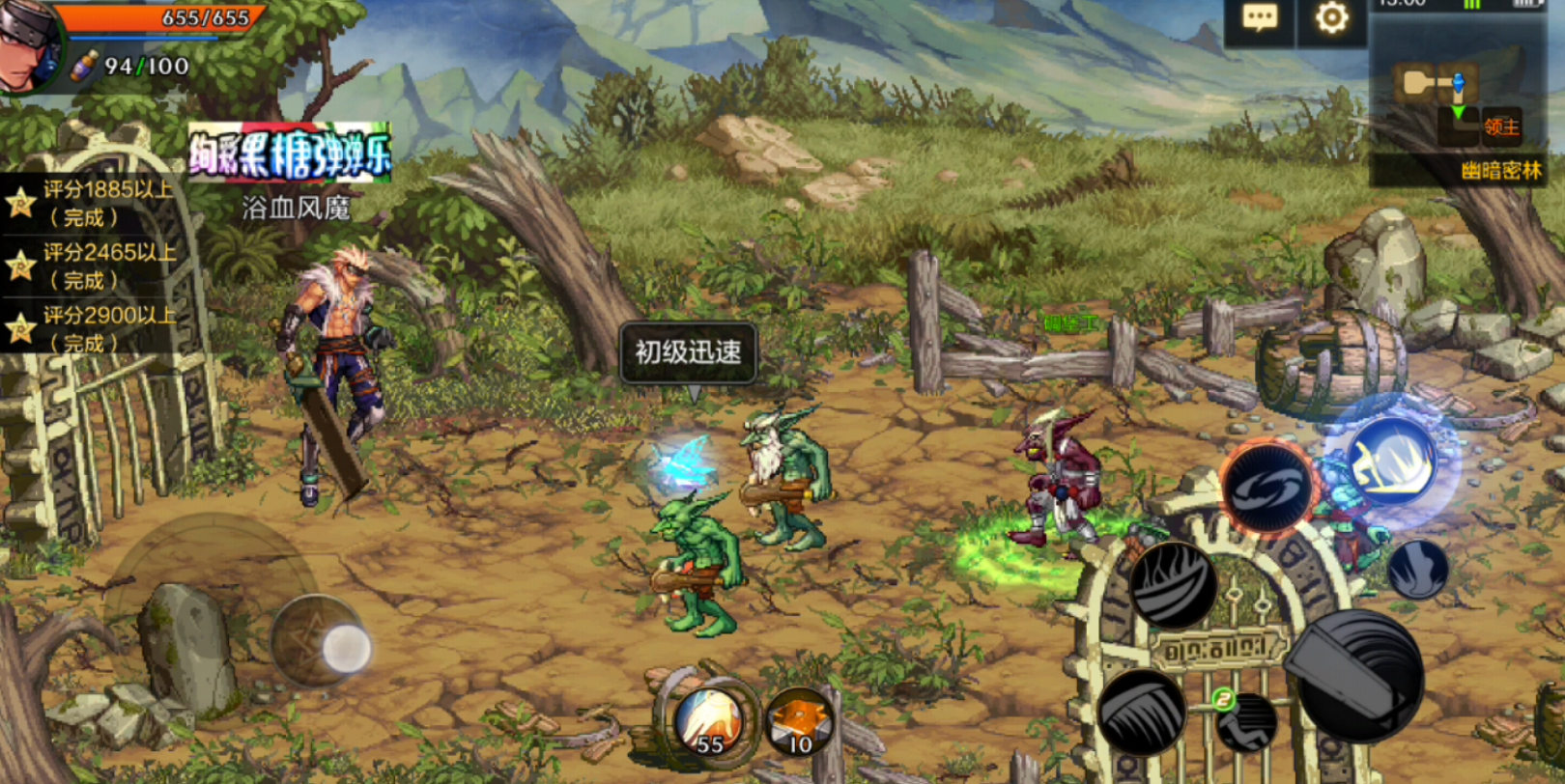The height and width of the screenshot is (784, 1565).
Task: Use the white glove item with 55
Action: pyautogui.click(x=708, y=722)
